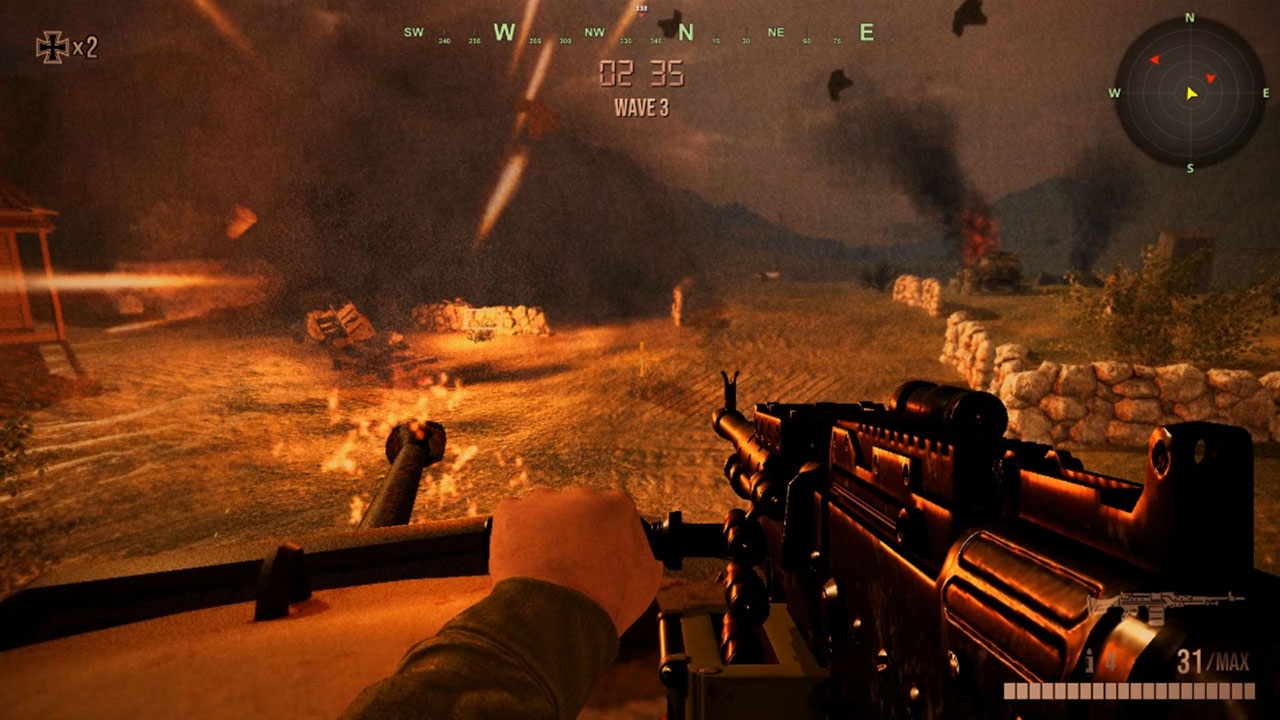Click the N marker atop the radar
1280x720 pixels.
[x=1190, y=17]
